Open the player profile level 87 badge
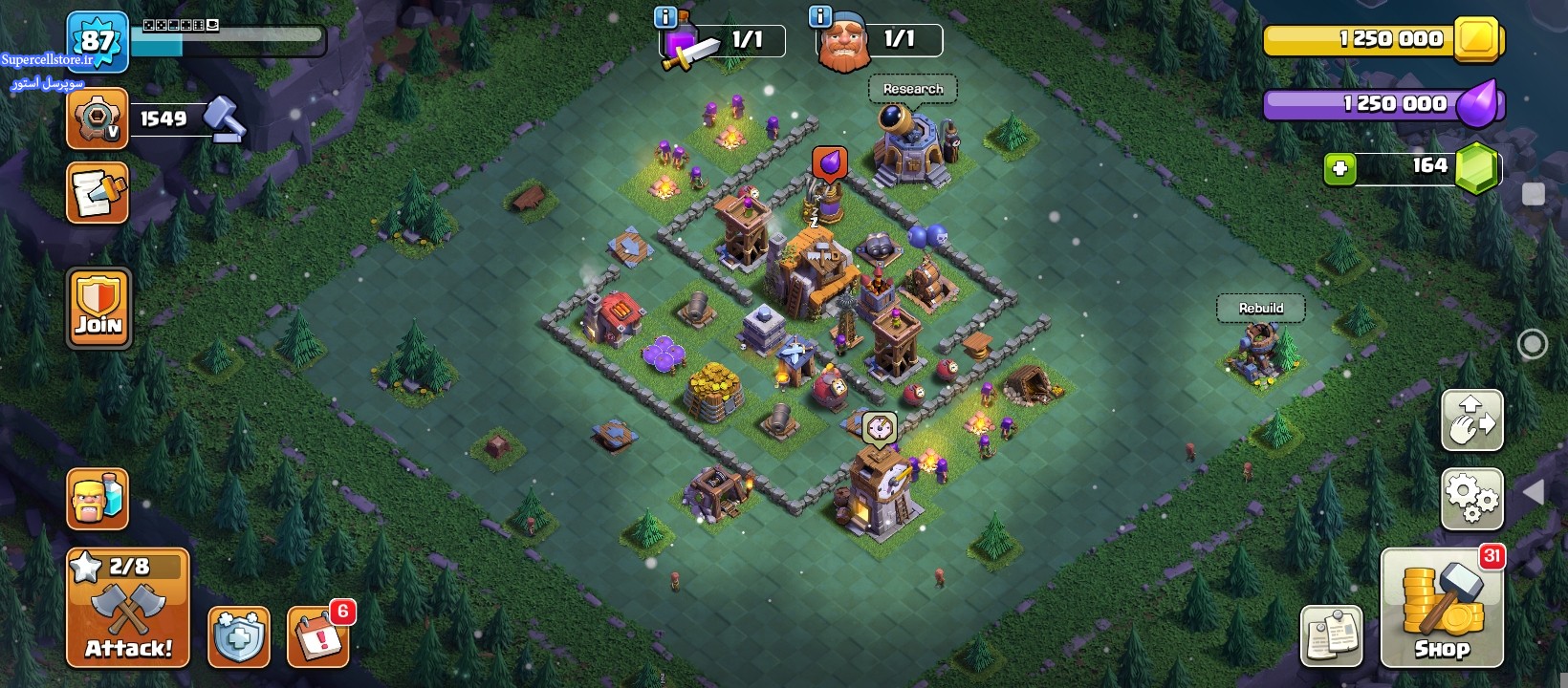Screen dimensions: 1568x688 click(x=98, y=41)
